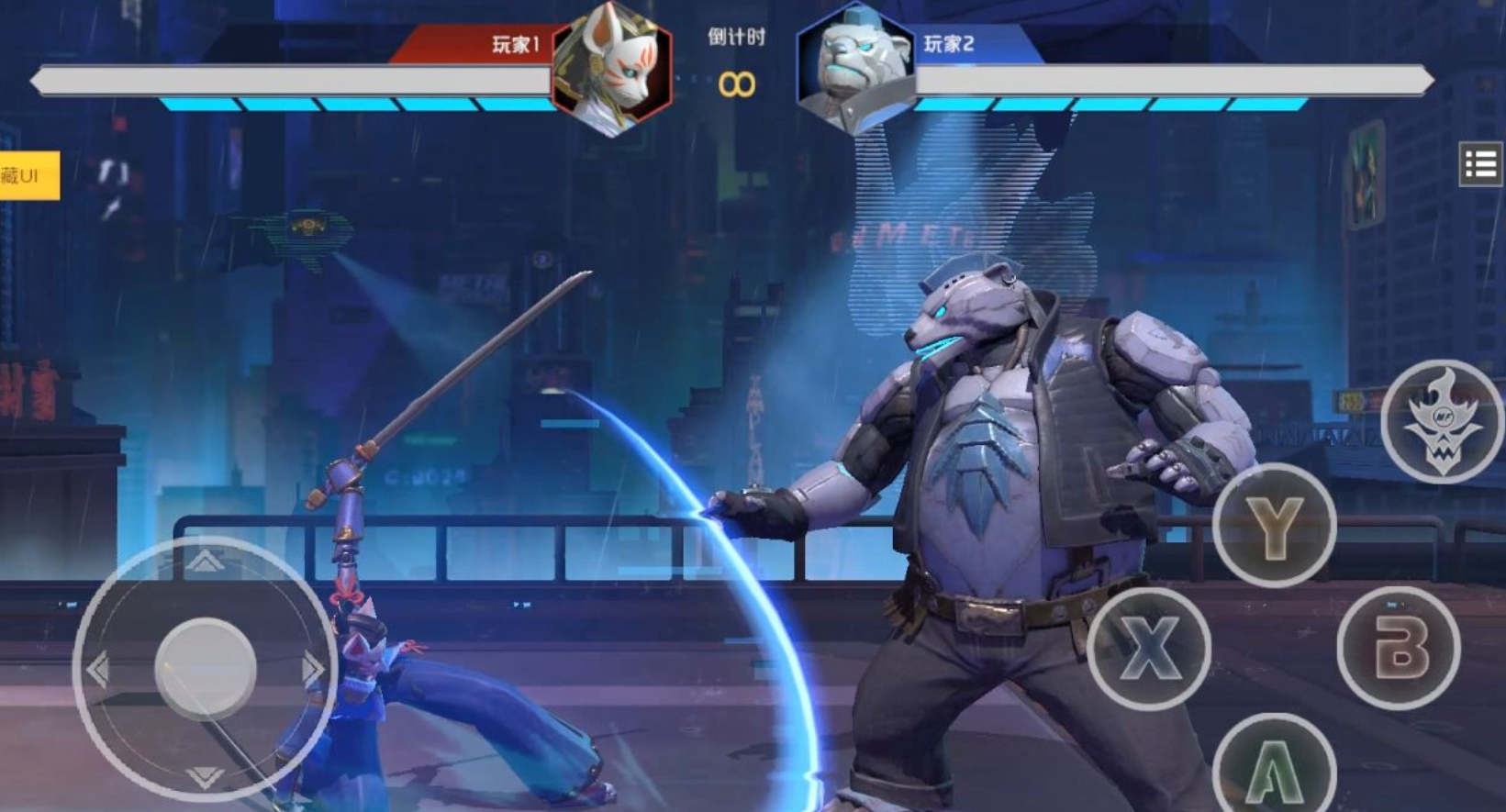
Task: Tap the X attack button
Action: coord(1149,648)
